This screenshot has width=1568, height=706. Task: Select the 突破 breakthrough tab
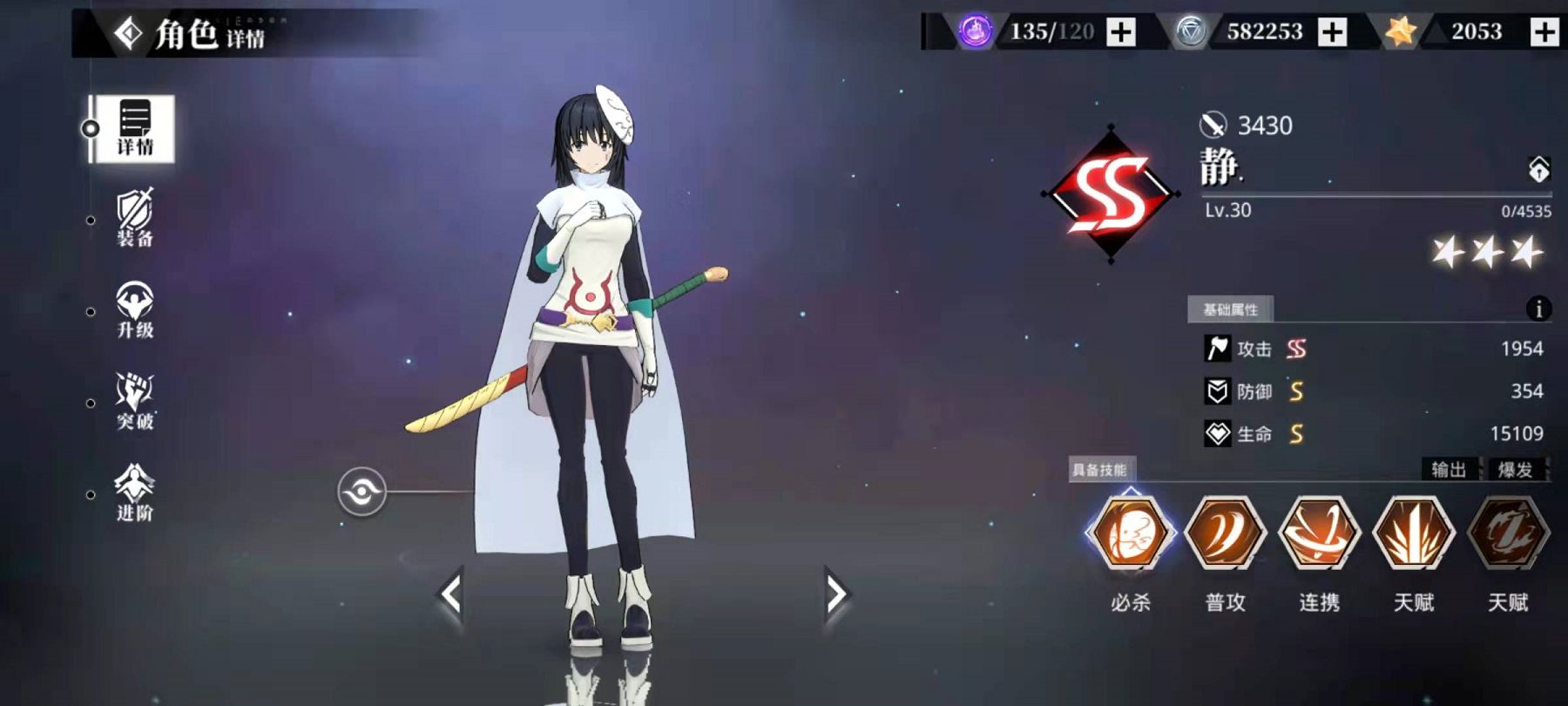click(x=134, y=402)
